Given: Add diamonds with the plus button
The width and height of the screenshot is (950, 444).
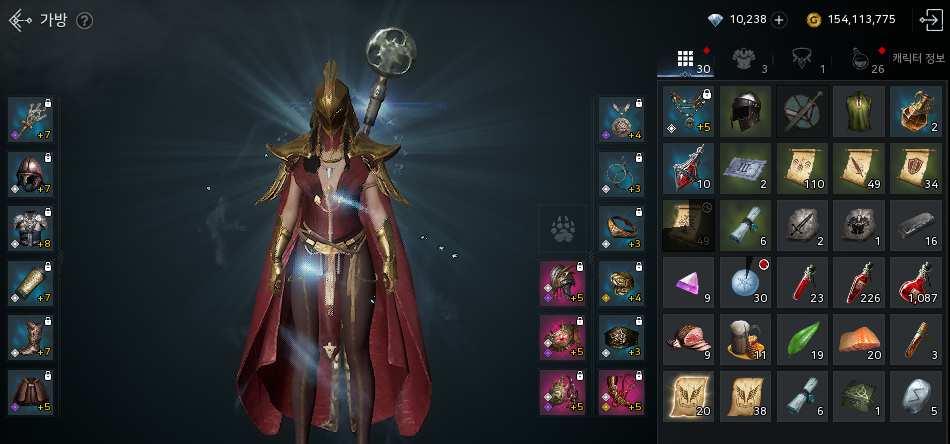Looking at the screenshot, I should pyautogui.click(x=779, y=20).
